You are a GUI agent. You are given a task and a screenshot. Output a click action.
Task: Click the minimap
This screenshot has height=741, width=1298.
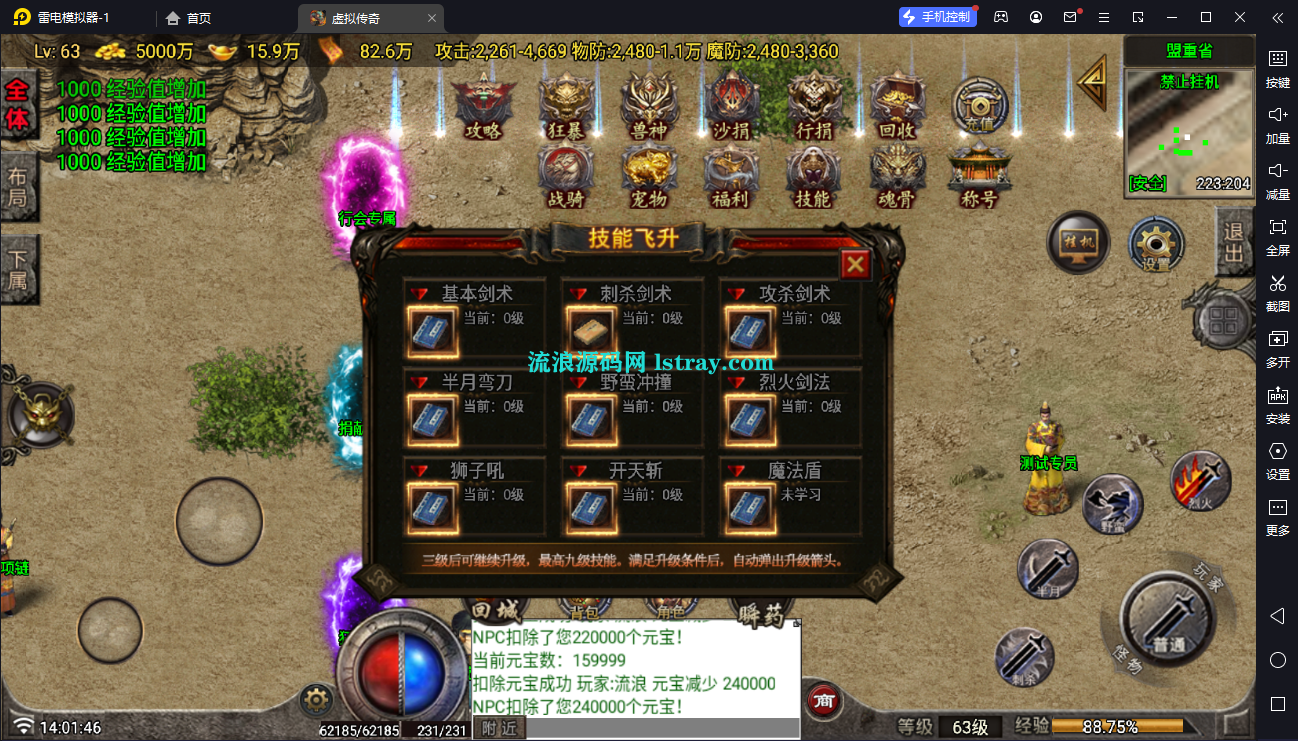(1188, 132)
